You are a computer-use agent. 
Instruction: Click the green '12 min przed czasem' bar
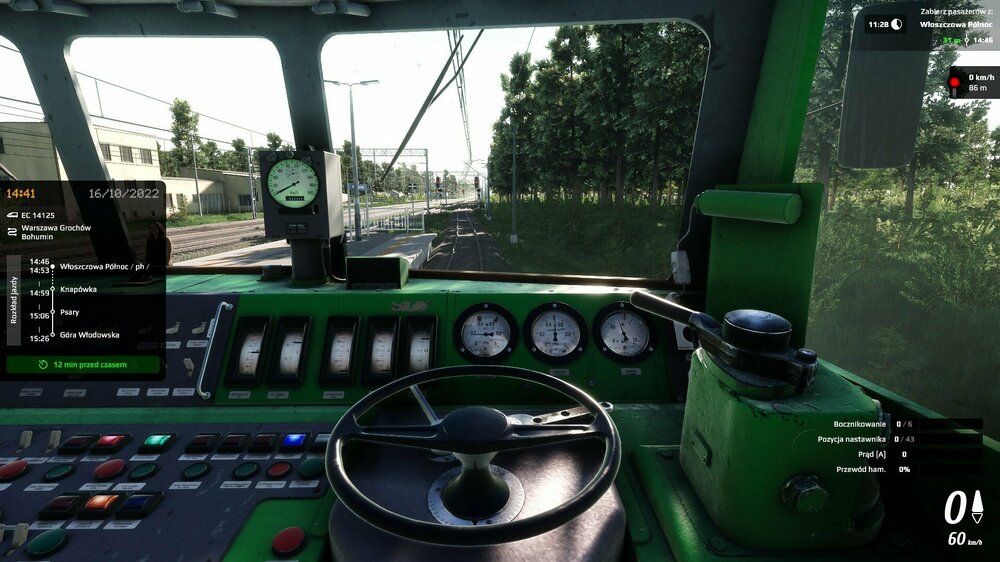(83, 365)
